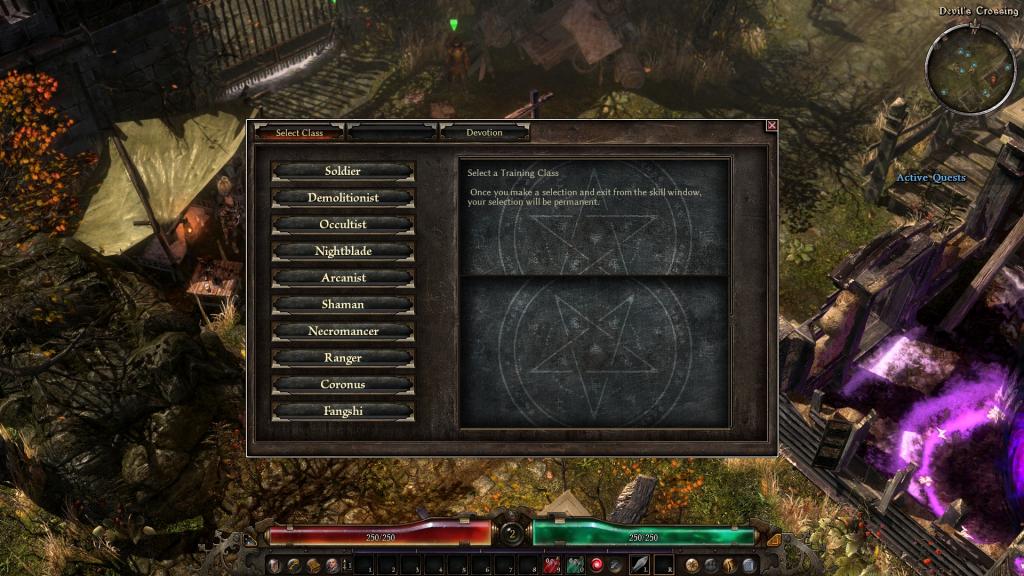This screenshot has height=576, width=1024.
Task: Open the Select Class tab
Action: (300, 133)
